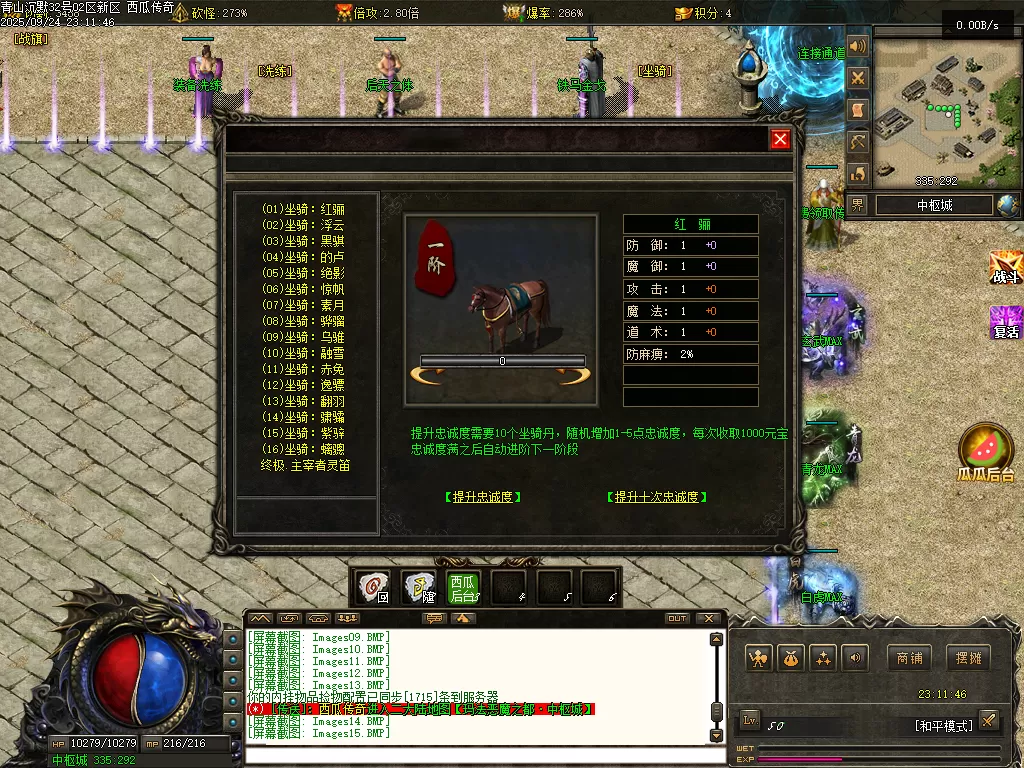Click the OUT button on chat window
This screenshot has height=768, width=1024.
pos(677,618)
